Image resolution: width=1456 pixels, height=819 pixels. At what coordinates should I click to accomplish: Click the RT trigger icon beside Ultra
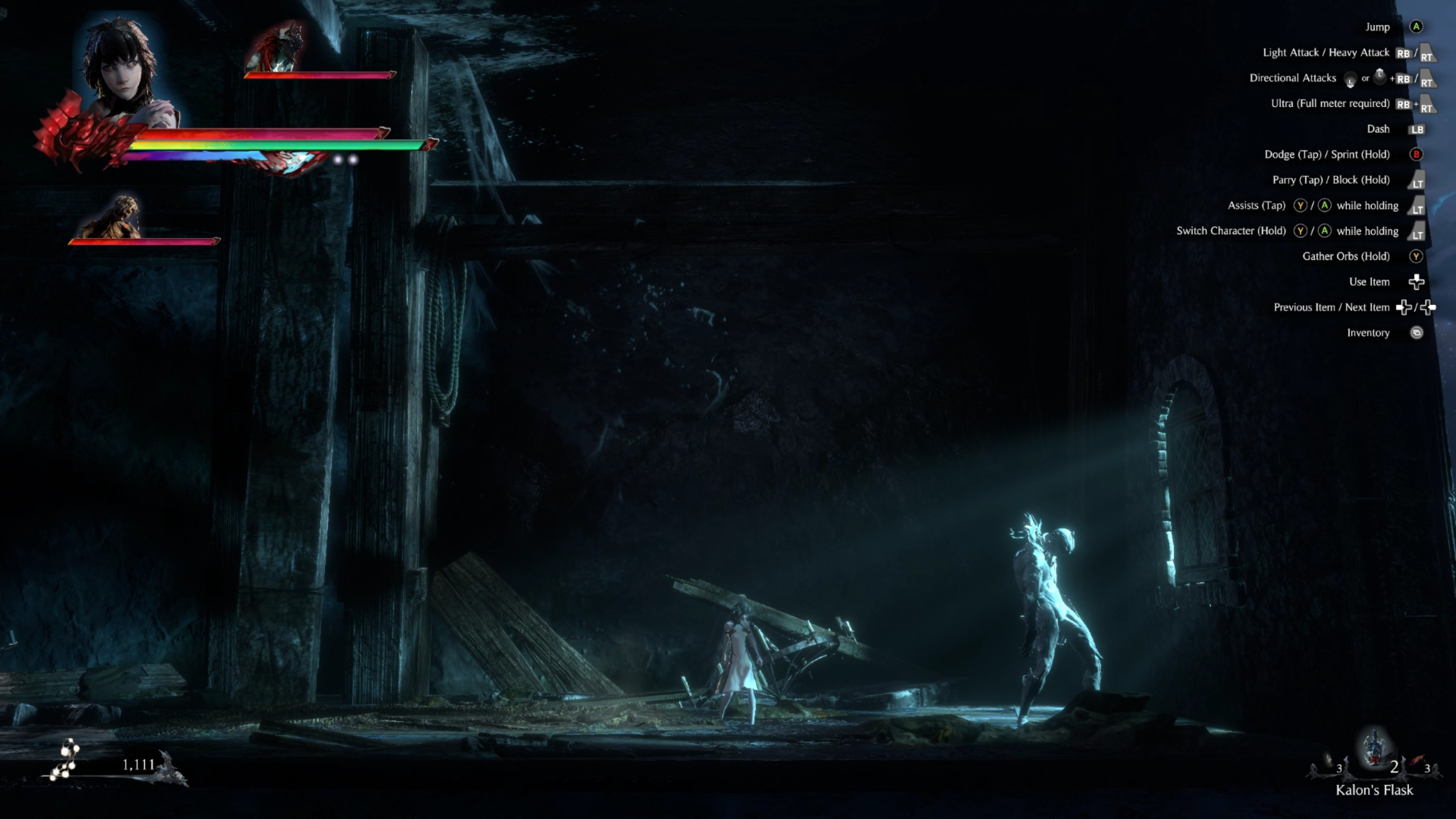1427,108
